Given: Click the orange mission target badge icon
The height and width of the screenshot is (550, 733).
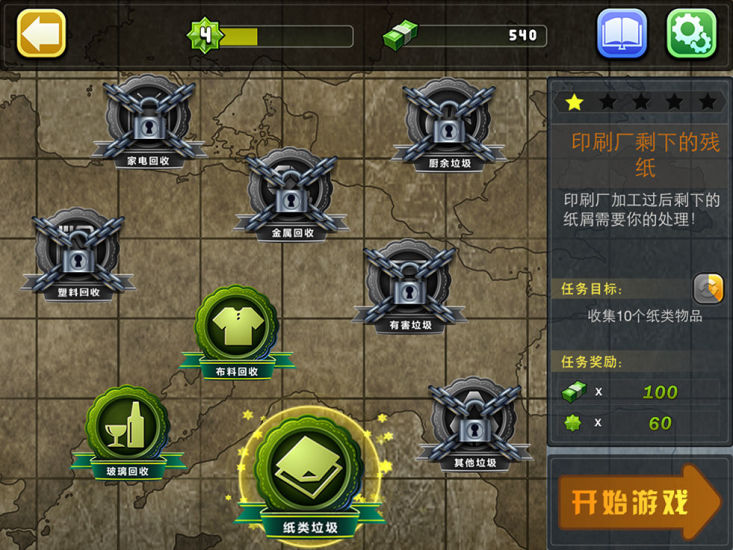Looking at the screenshot, I should (x=707, y=288).
